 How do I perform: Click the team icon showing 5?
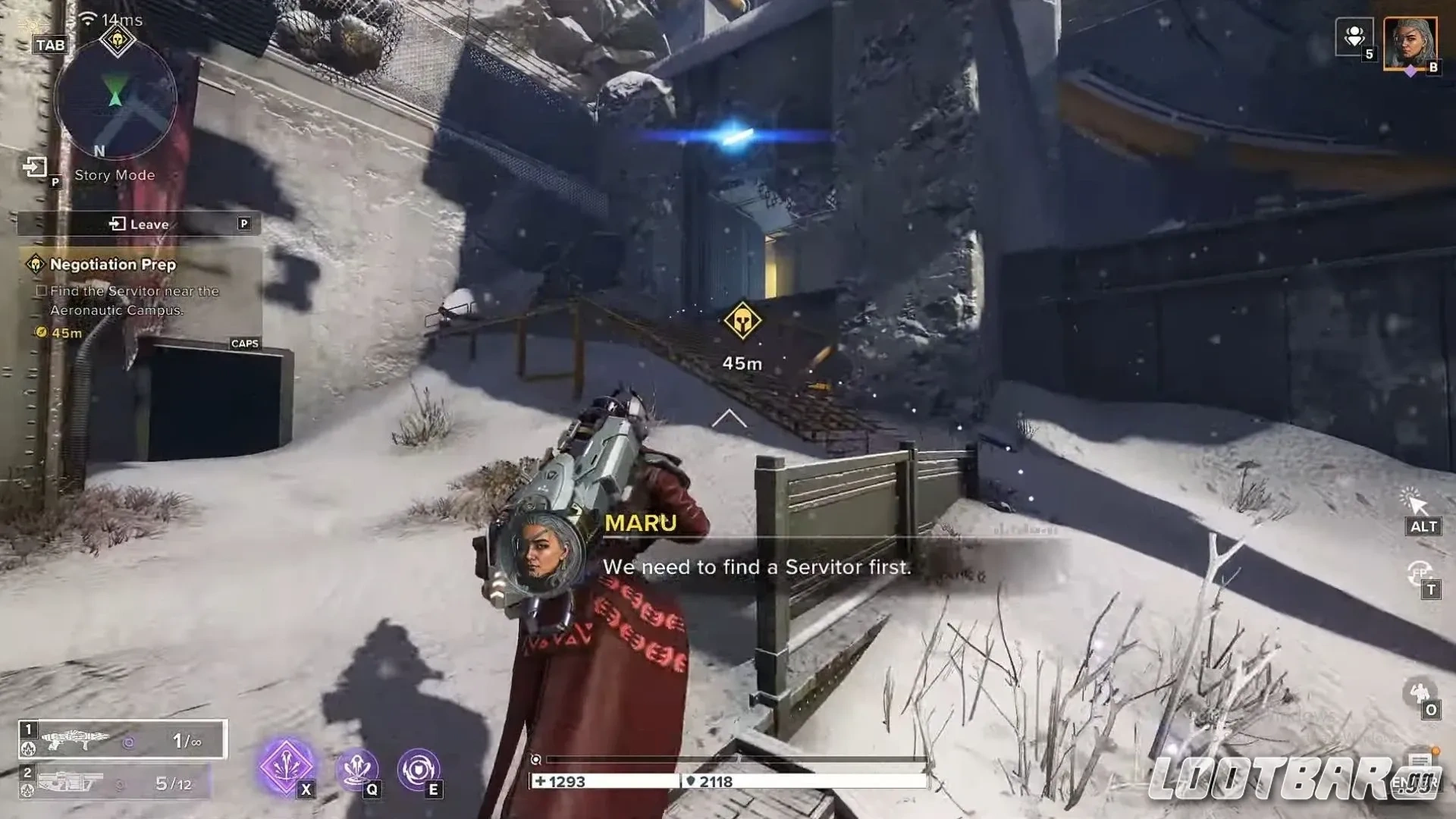tap(1354, 36)
